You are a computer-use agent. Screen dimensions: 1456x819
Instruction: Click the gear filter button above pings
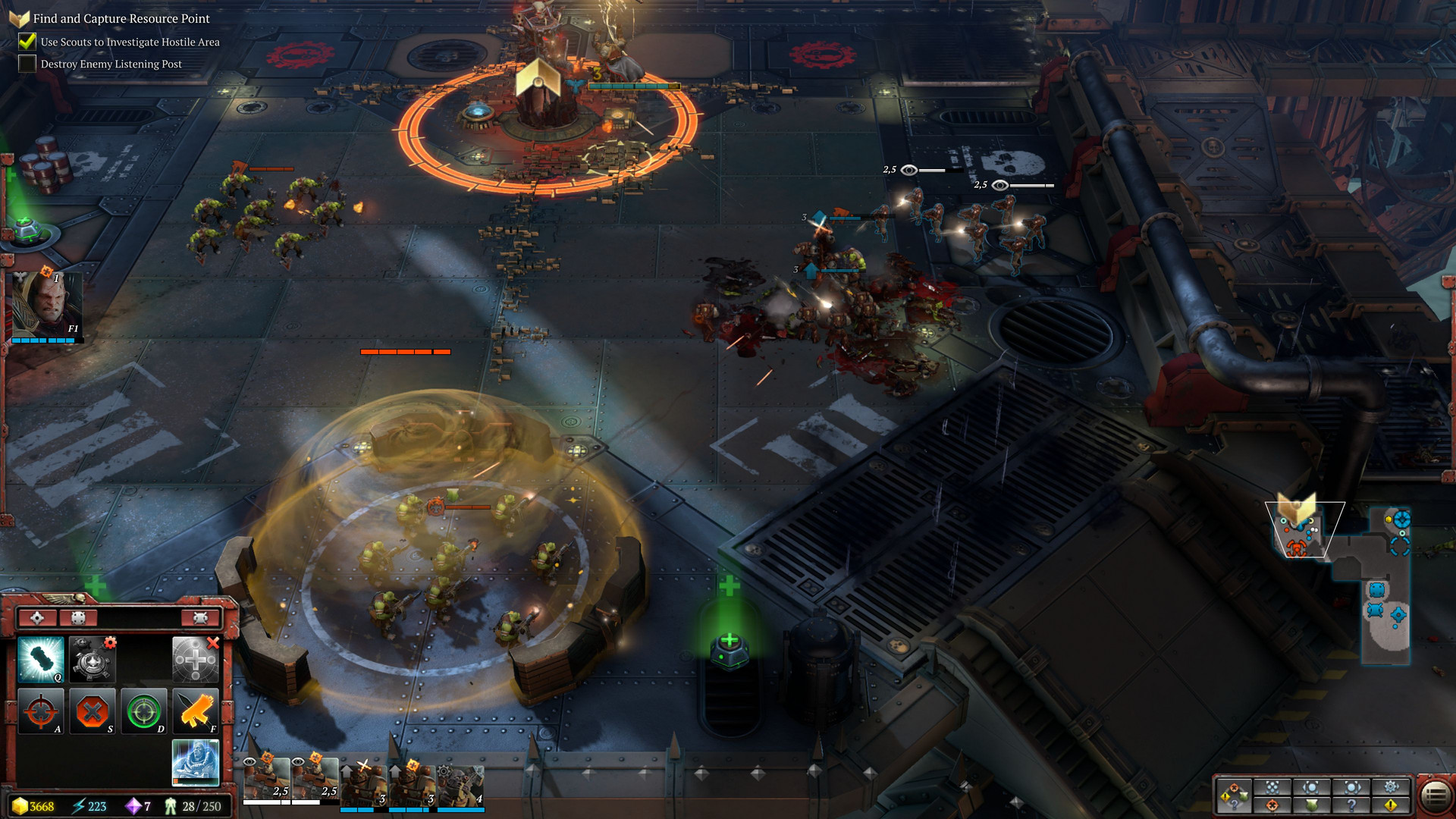(x=1391, y=786)
